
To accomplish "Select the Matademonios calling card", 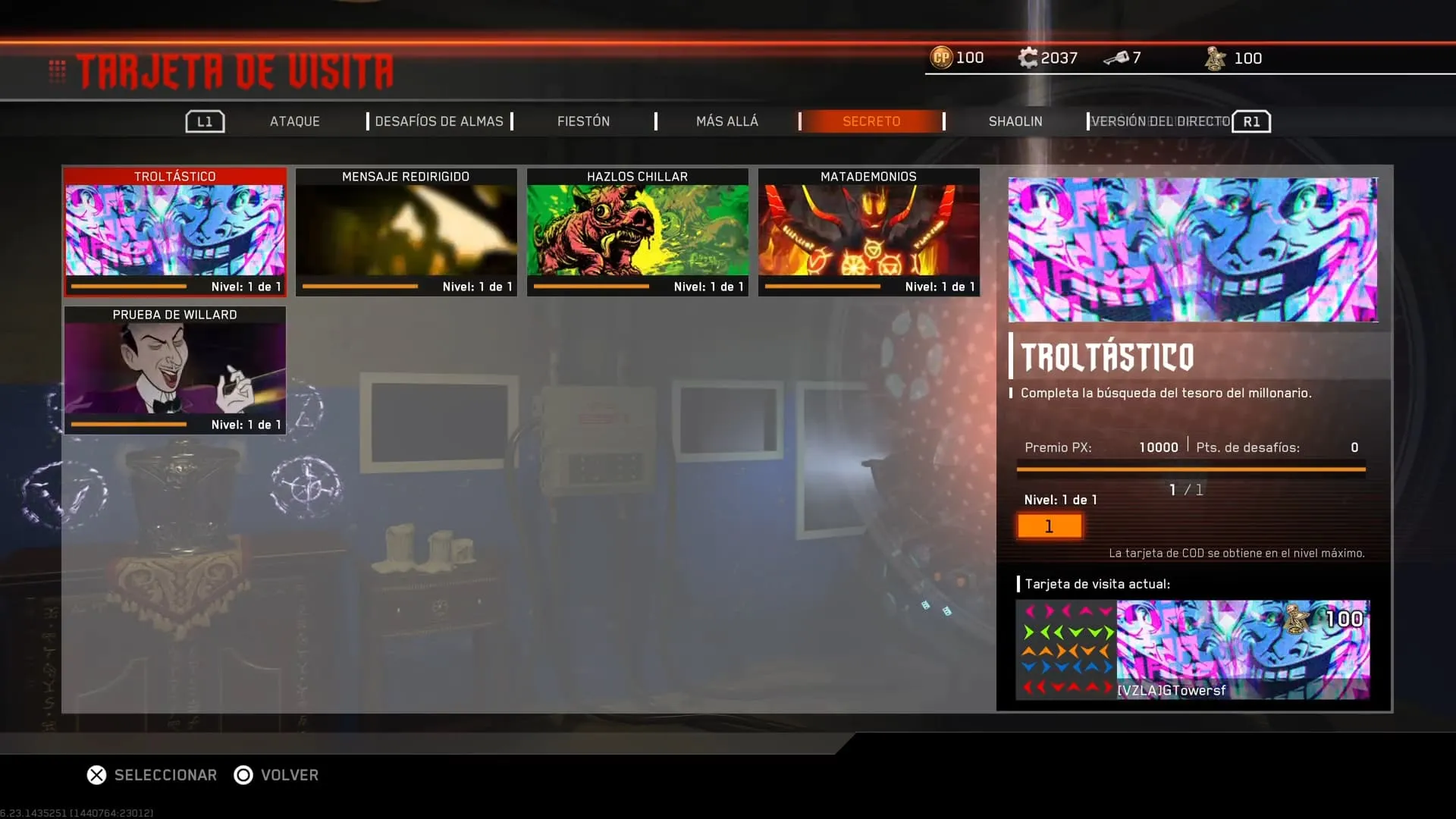I will pyautogui.click(x=868, y=231).
